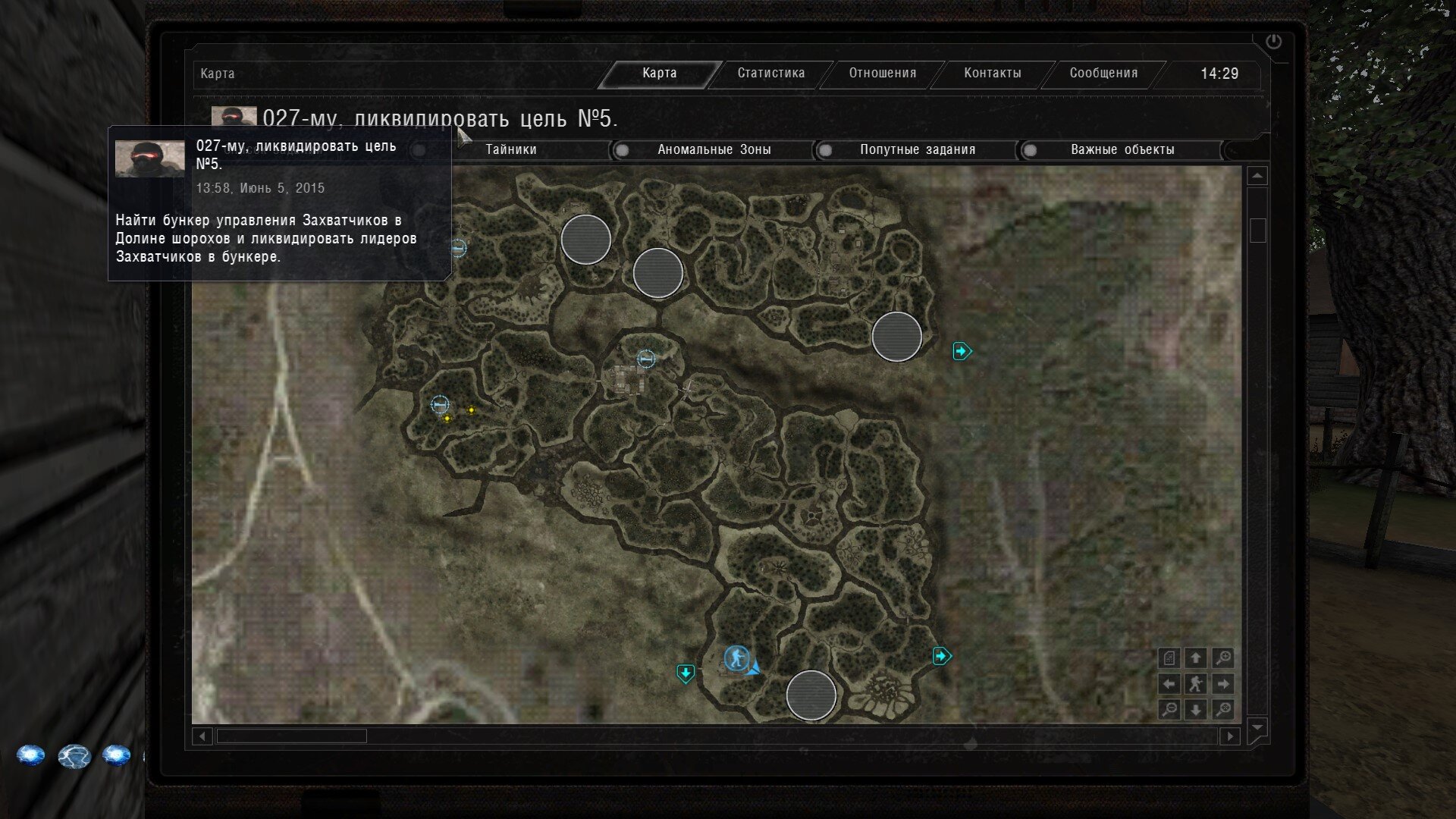Open the task list document icon button

click(1169, 658)
